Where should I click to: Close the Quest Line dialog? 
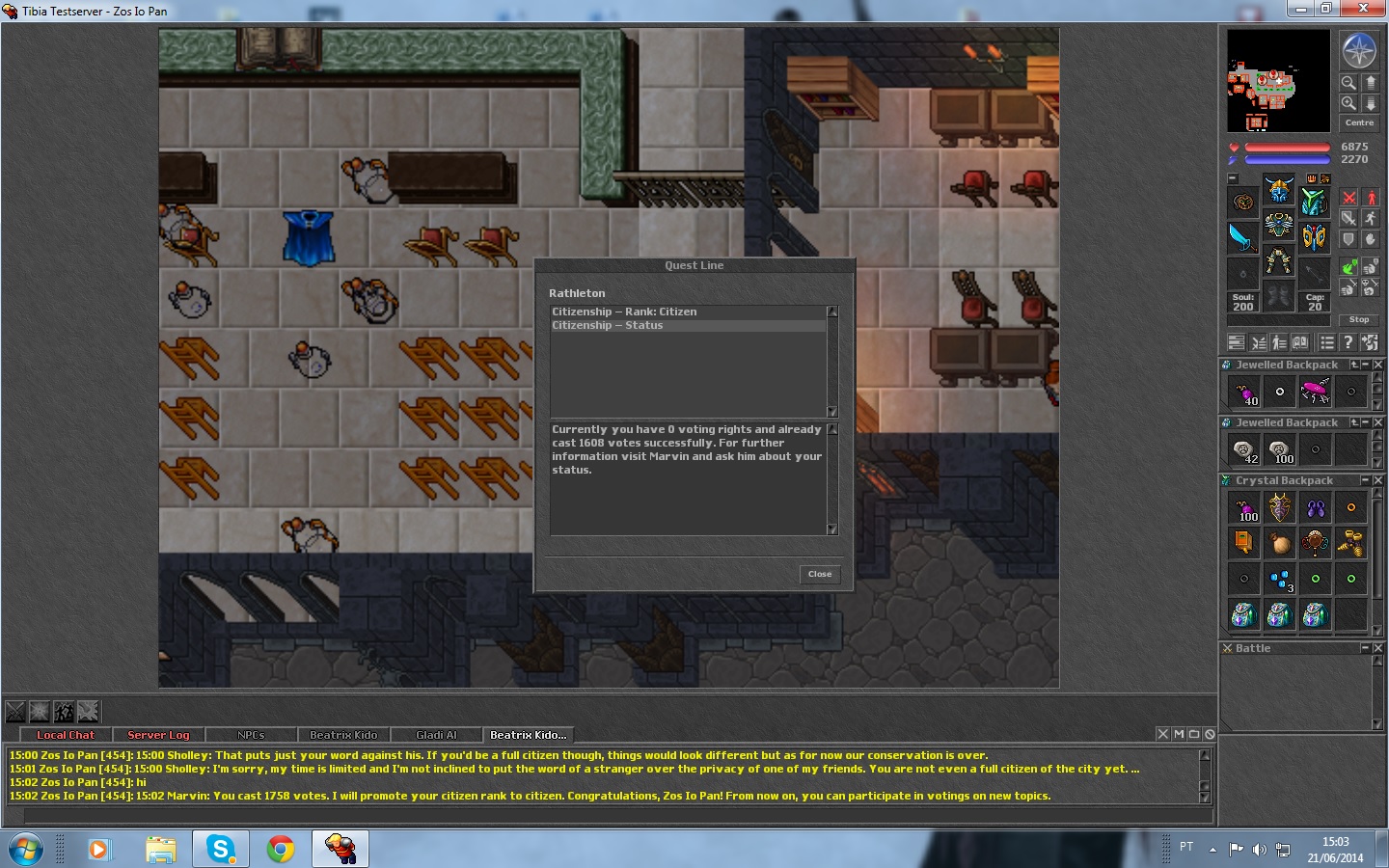pyautogui.click(x=820, y=574)
